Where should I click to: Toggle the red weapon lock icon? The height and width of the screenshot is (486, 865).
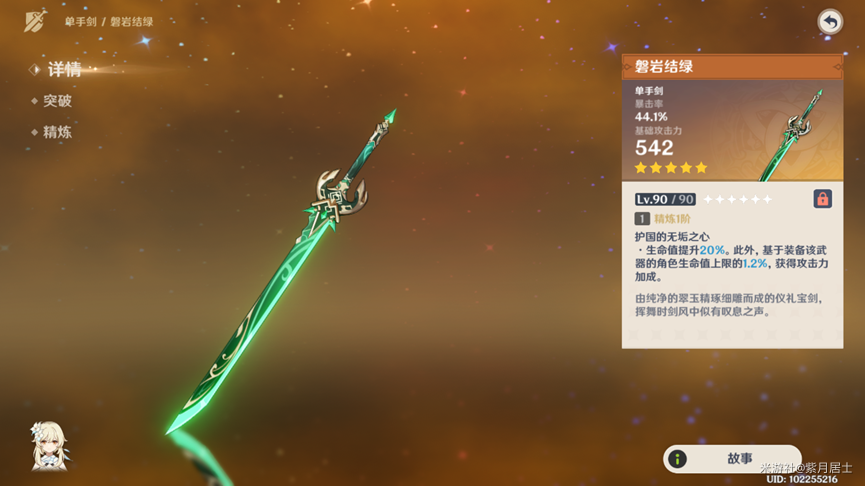822,199
